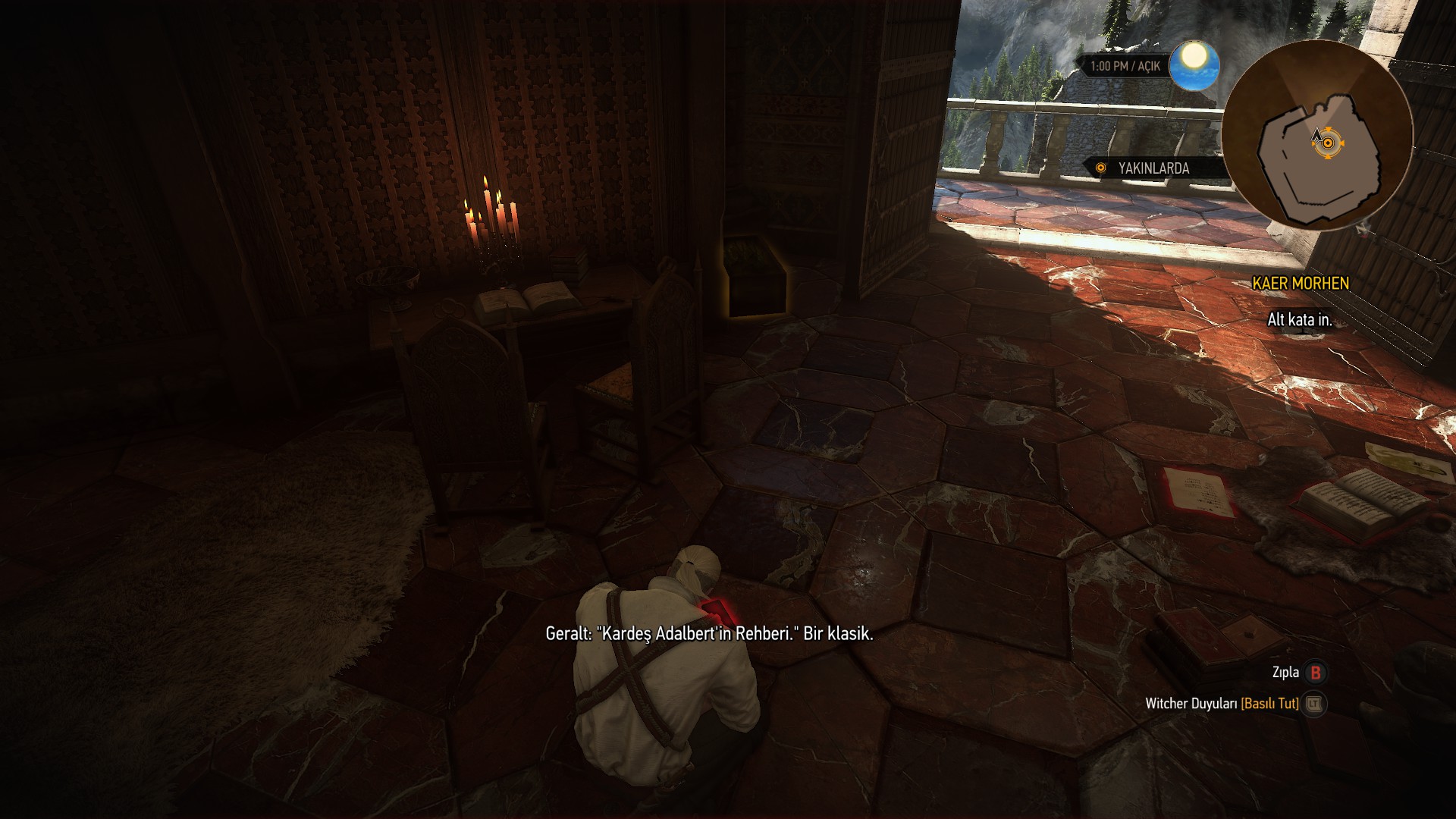Click the YAKINLARDA objective indicator
This screenshot has width=1456, height=819.
[1153, 168]
